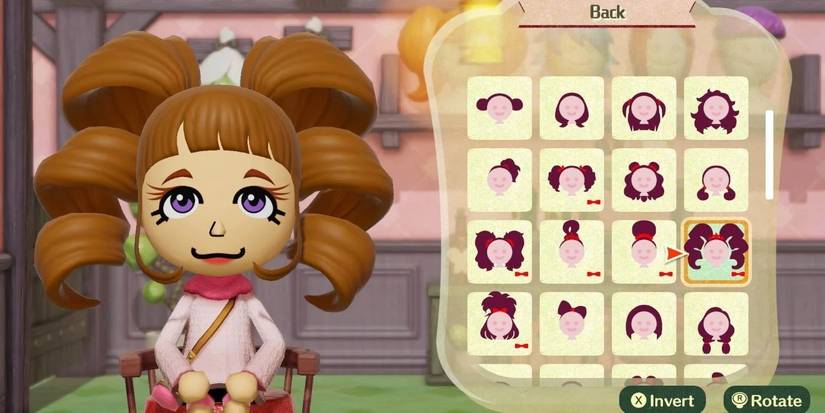Click the Invert button

point(662,400)
